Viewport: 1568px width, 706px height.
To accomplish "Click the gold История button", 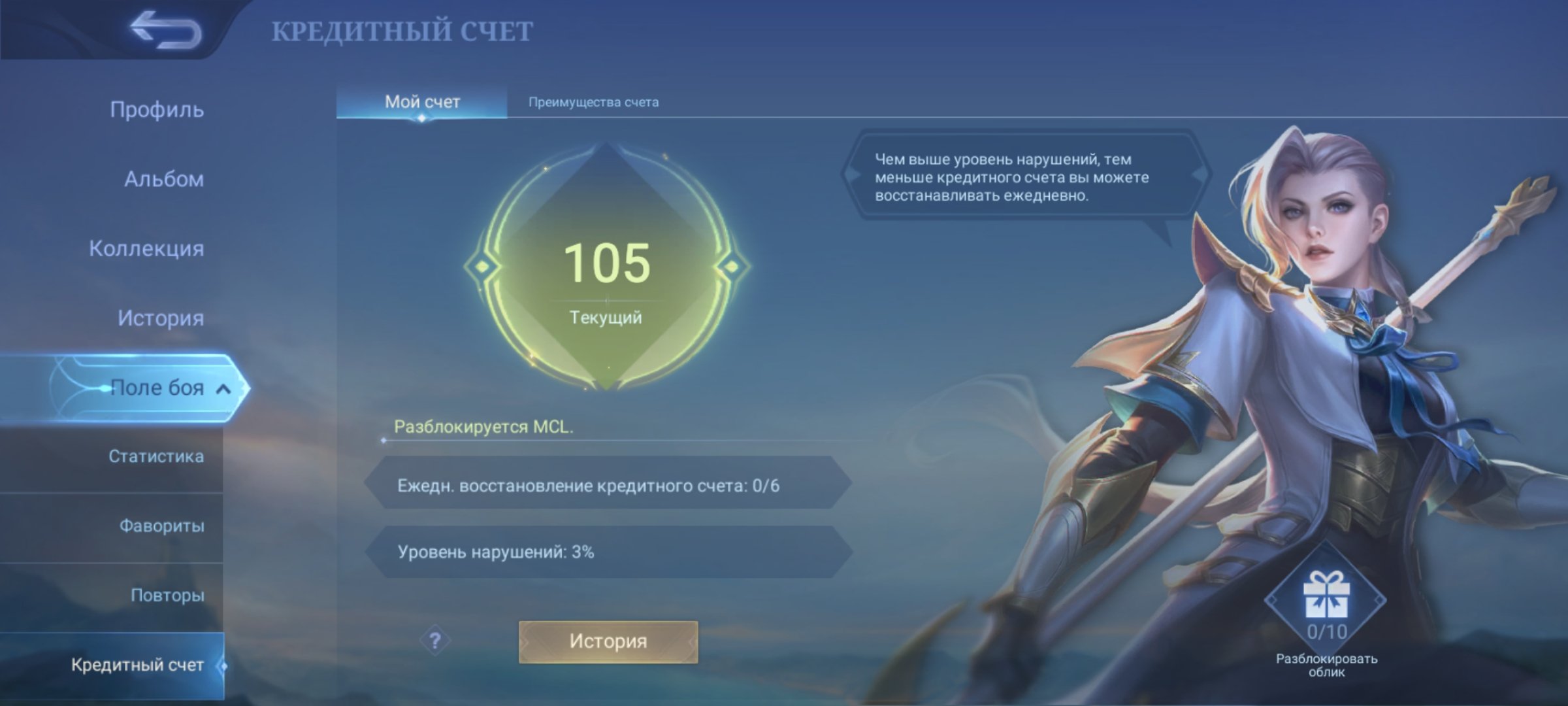I will pyautogui.click(x=608, y=641).
